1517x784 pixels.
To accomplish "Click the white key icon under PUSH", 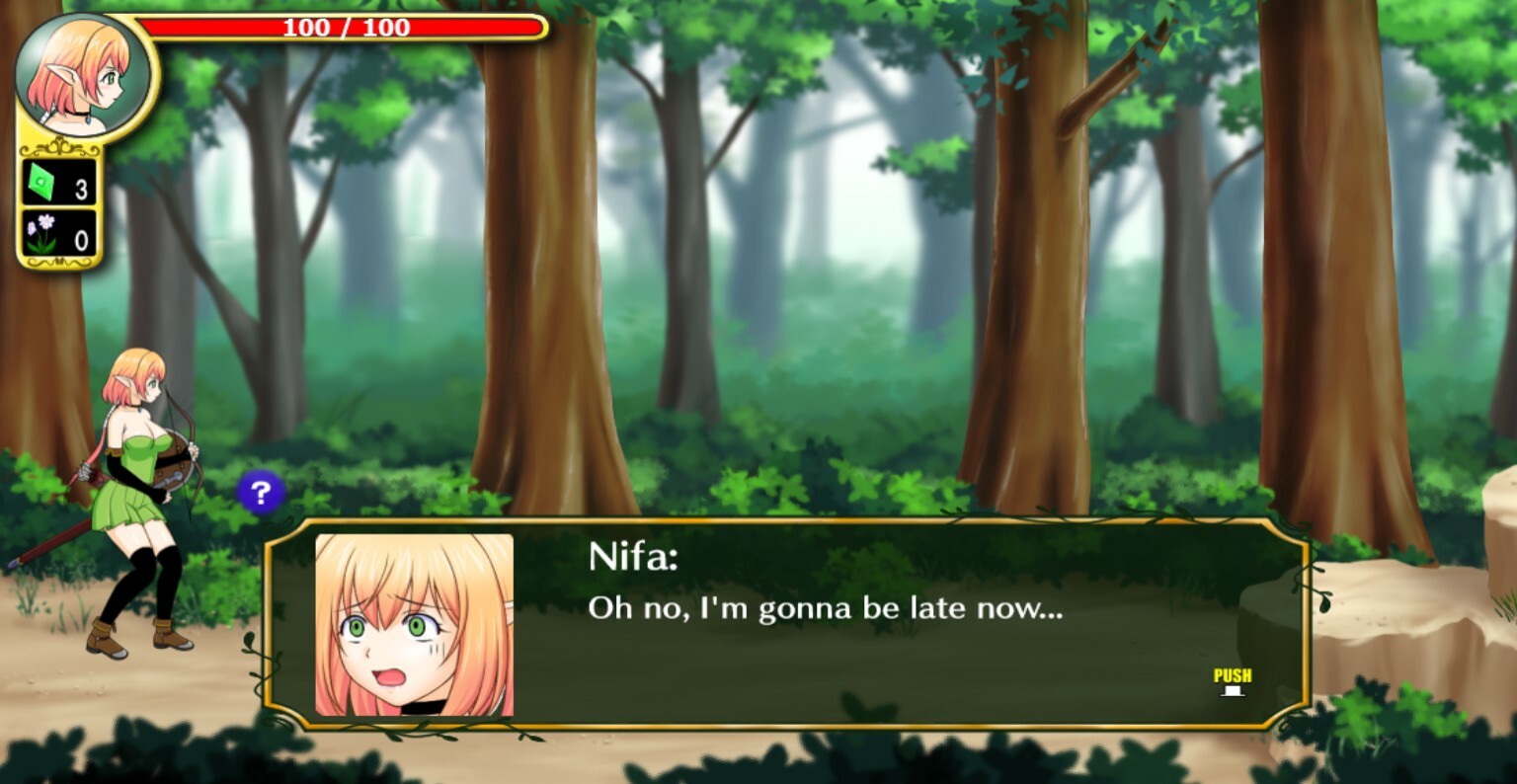I will tap(1231, 691).
